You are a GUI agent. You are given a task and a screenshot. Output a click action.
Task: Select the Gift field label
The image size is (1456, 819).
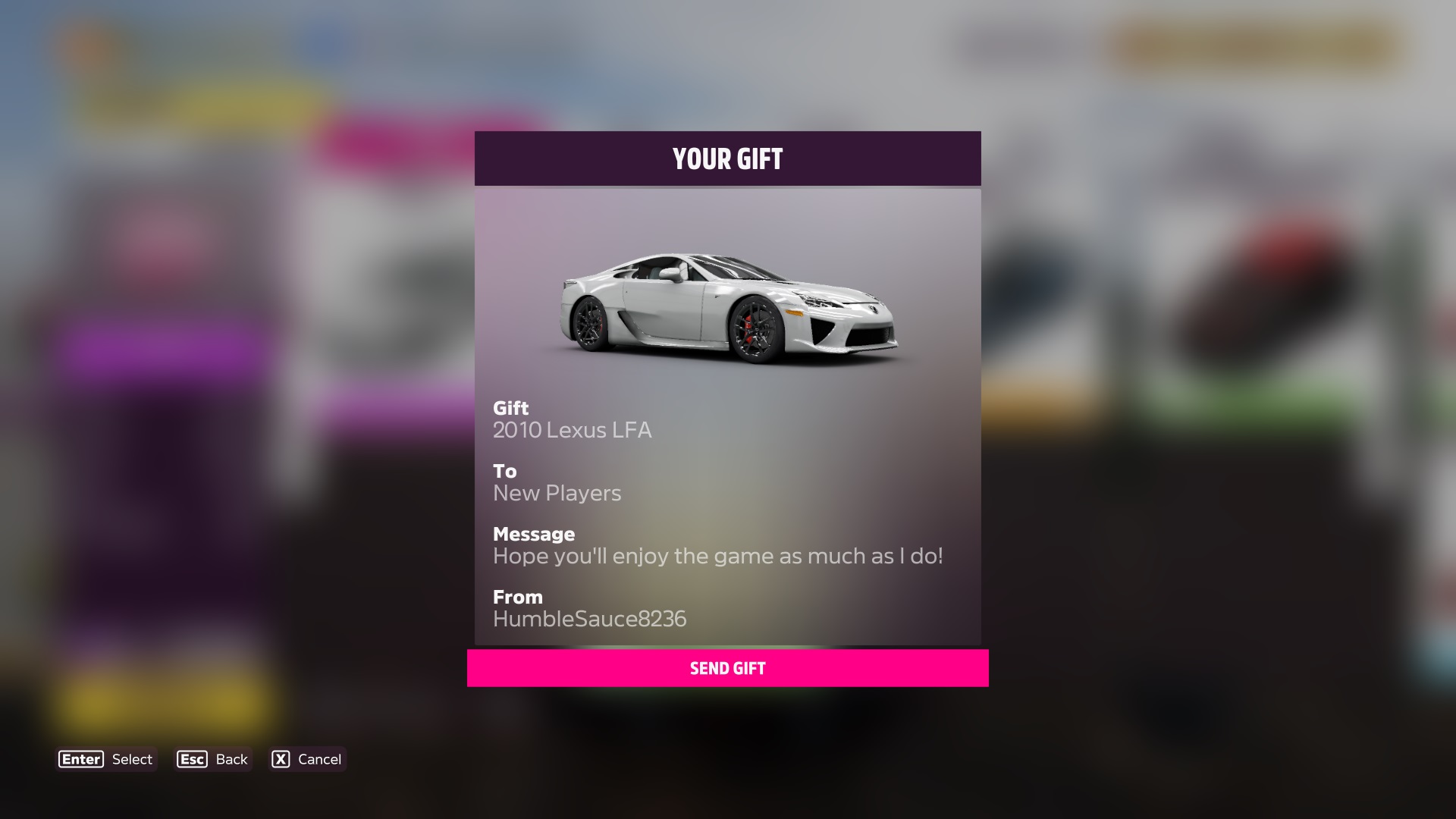point(510,408)
